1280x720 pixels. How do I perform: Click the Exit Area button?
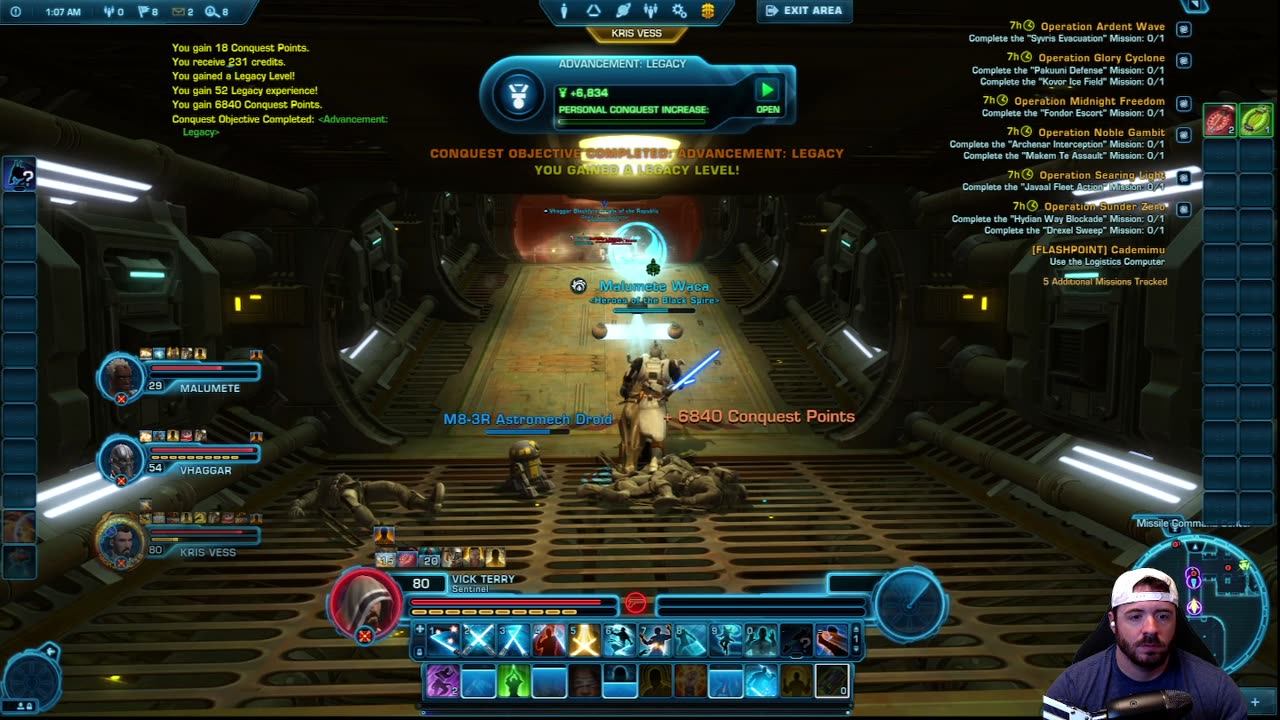point(804,11)
